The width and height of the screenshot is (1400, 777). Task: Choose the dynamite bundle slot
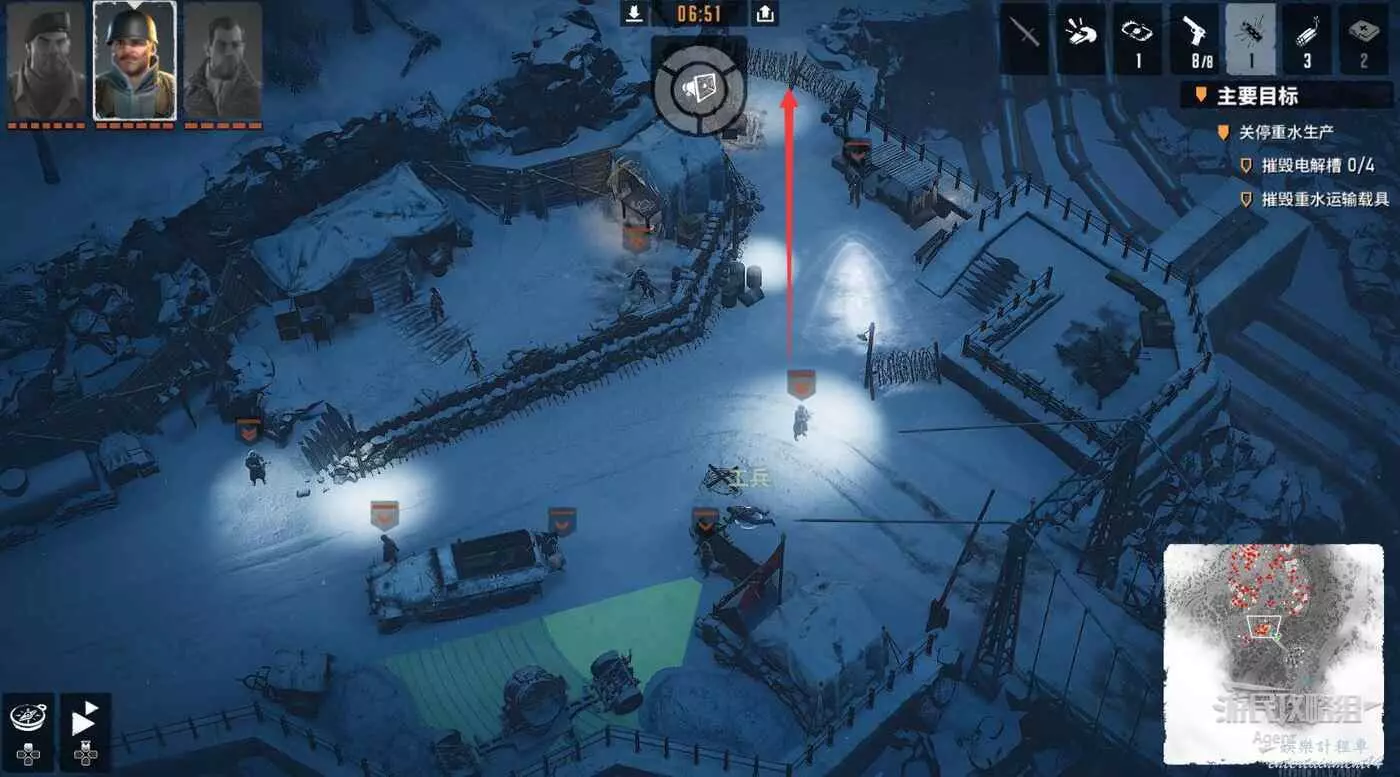point(1307,38)
